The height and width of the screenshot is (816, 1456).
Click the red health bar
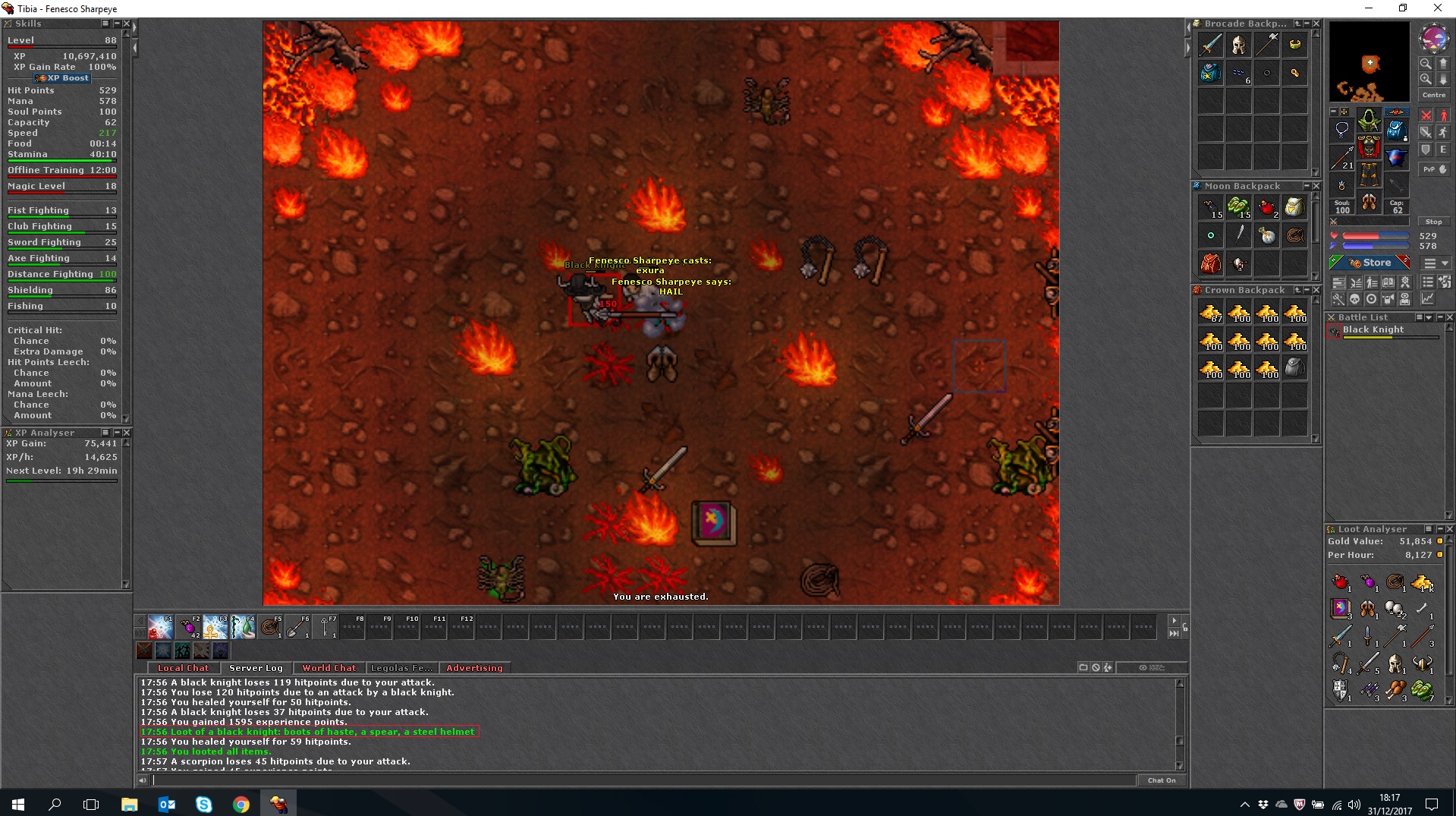(x=1375, y=236)
